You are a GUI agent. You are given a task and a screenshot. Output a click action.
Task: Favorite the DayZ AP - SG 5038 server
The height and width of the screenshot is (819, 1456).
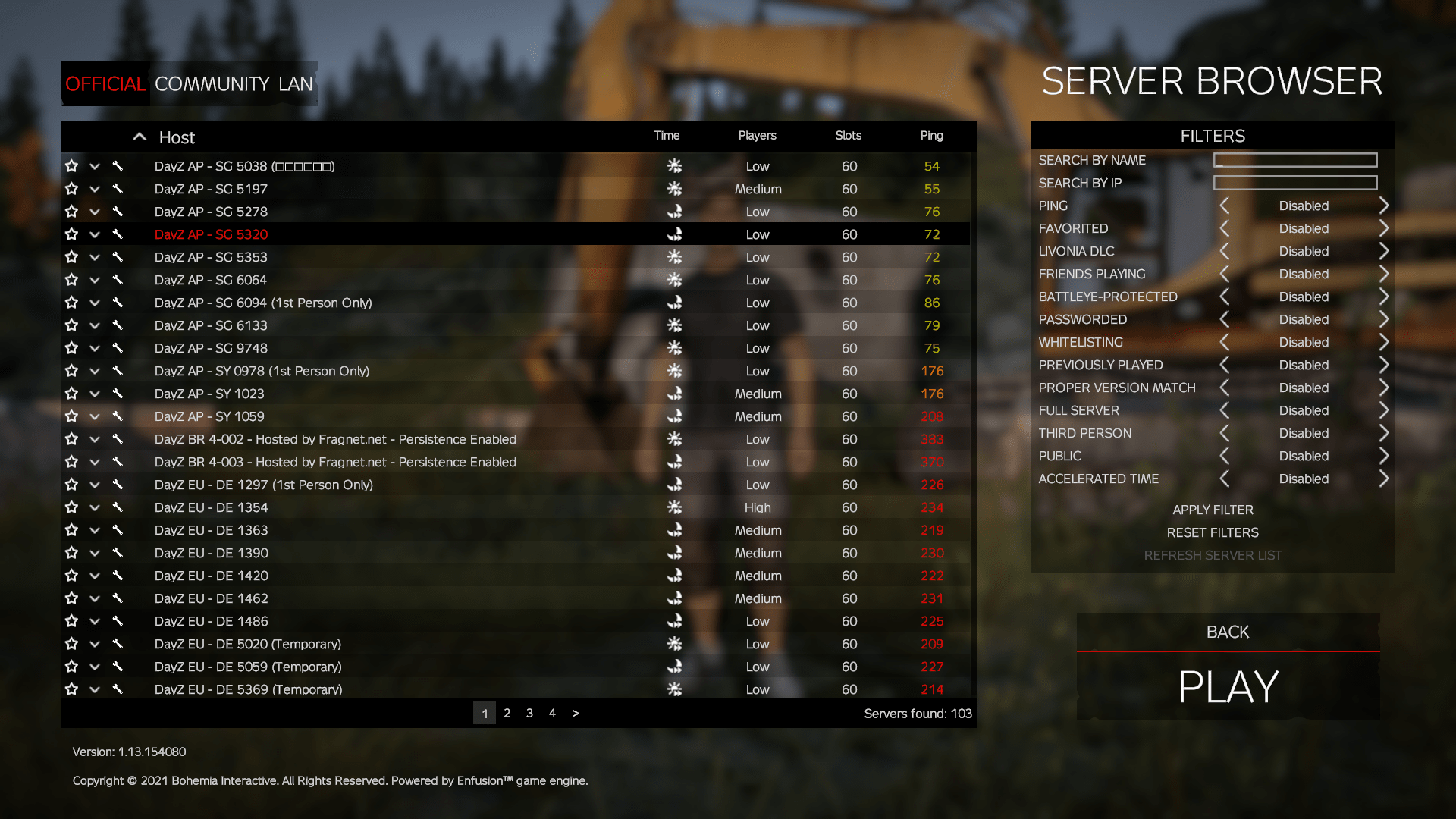(72, 166)
